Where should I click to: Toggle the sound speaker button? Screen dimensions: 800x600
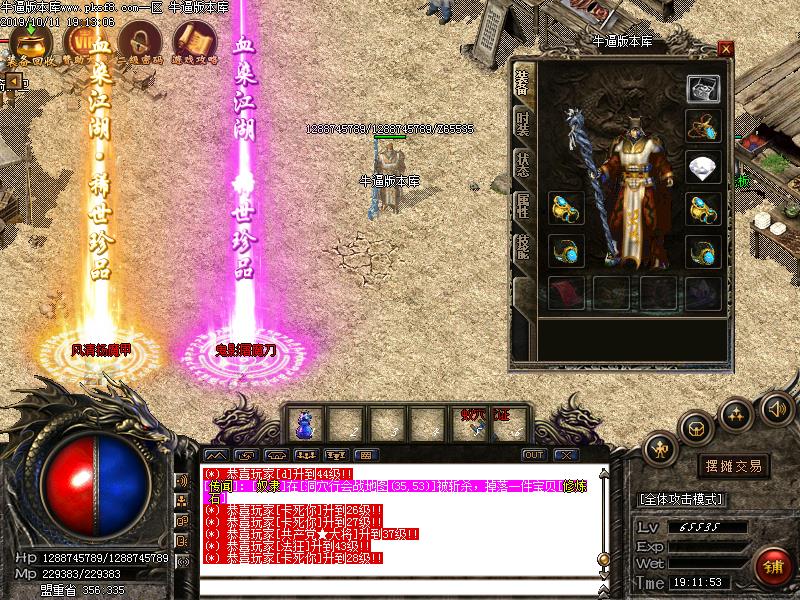click(x=776, y=408)
